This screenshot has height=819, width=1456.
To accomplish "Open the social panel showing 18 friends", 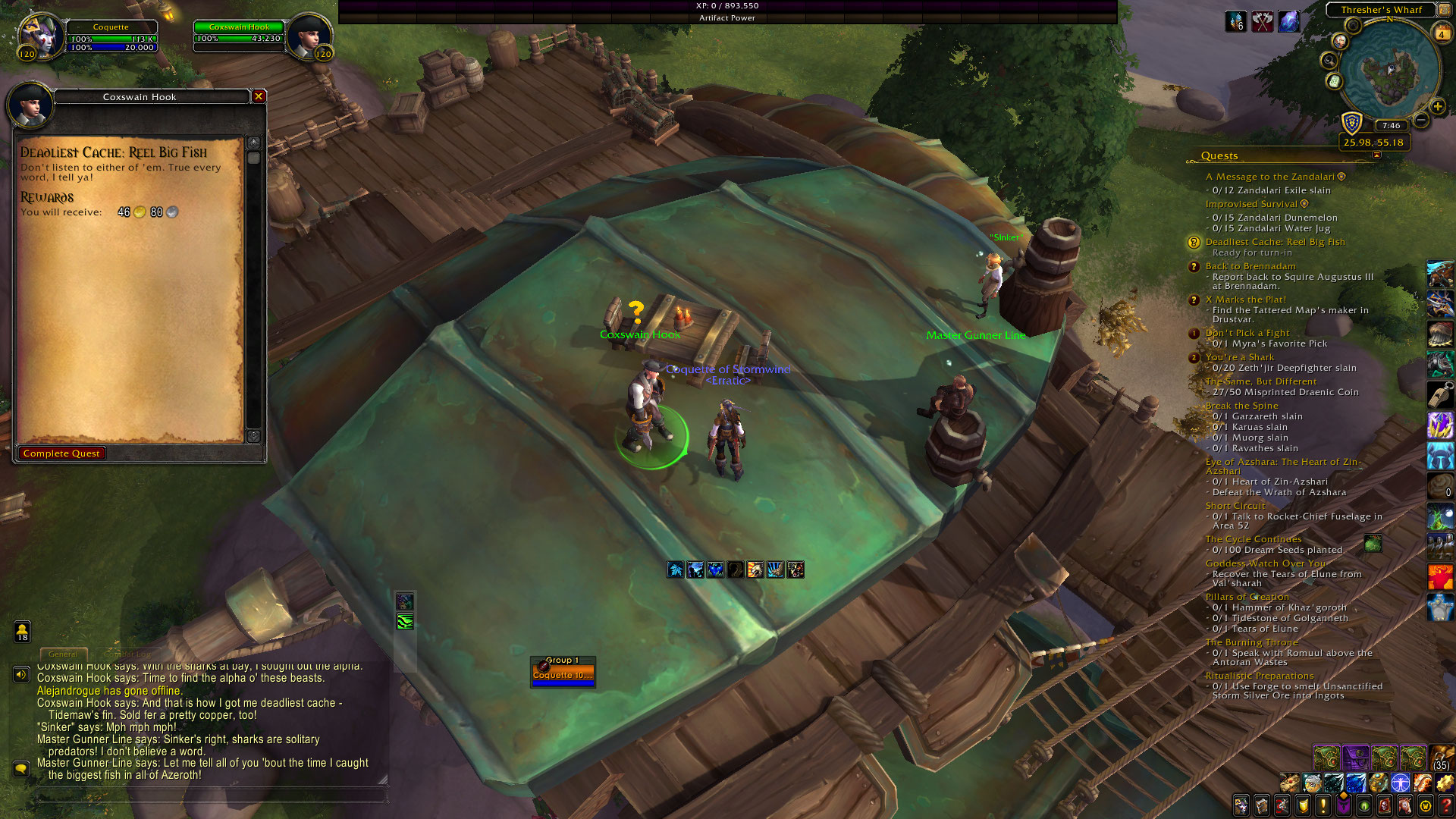I will click(x=22, y=631).
